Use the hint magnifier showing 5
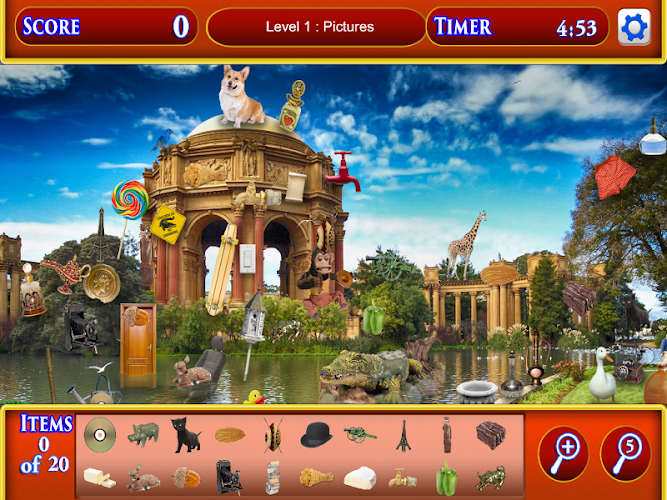The height and width of the screenshot is (500, 667). tap(625, 453)
